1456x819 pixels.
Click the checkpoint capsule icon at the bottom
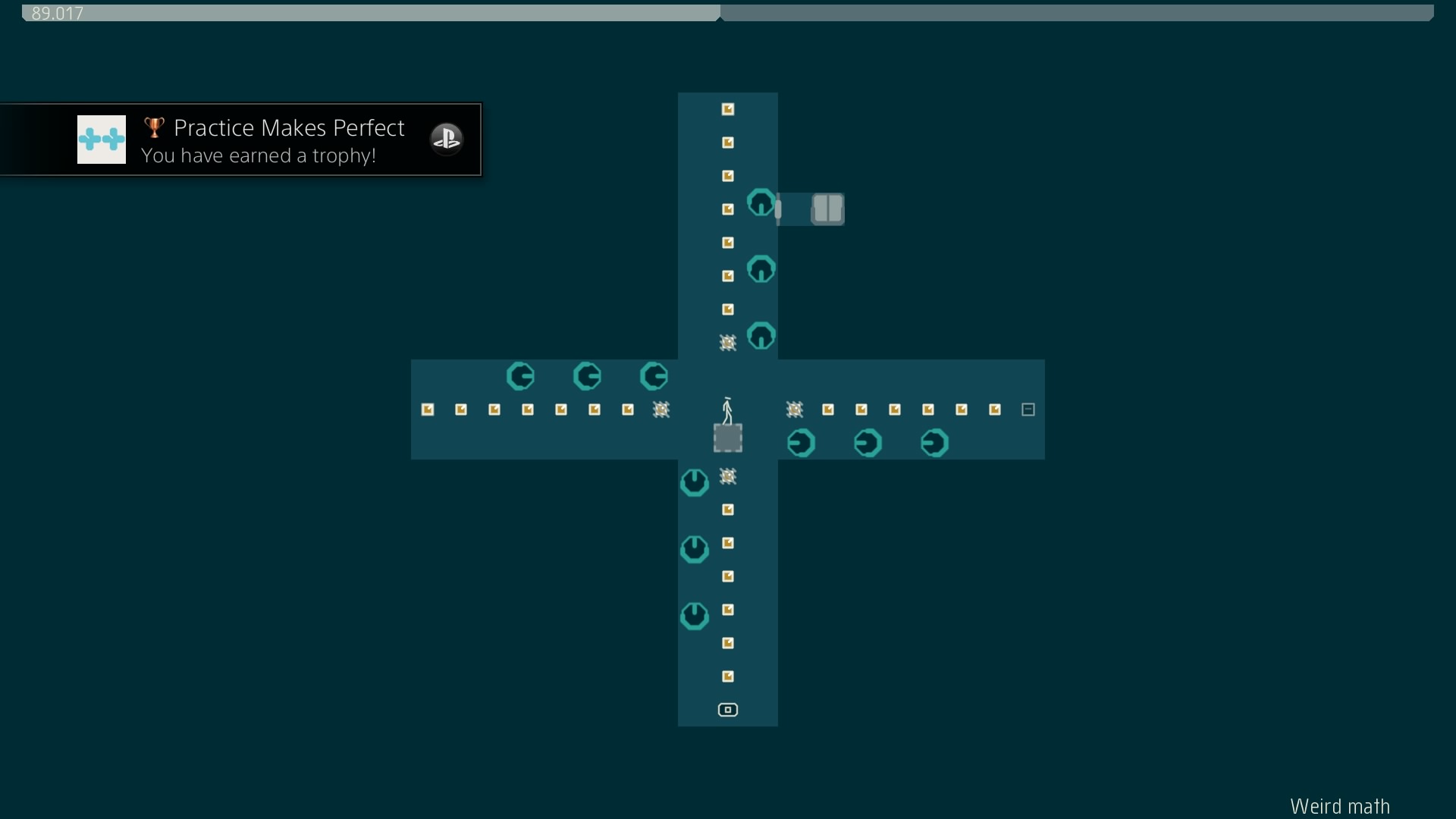click(727, 710)
